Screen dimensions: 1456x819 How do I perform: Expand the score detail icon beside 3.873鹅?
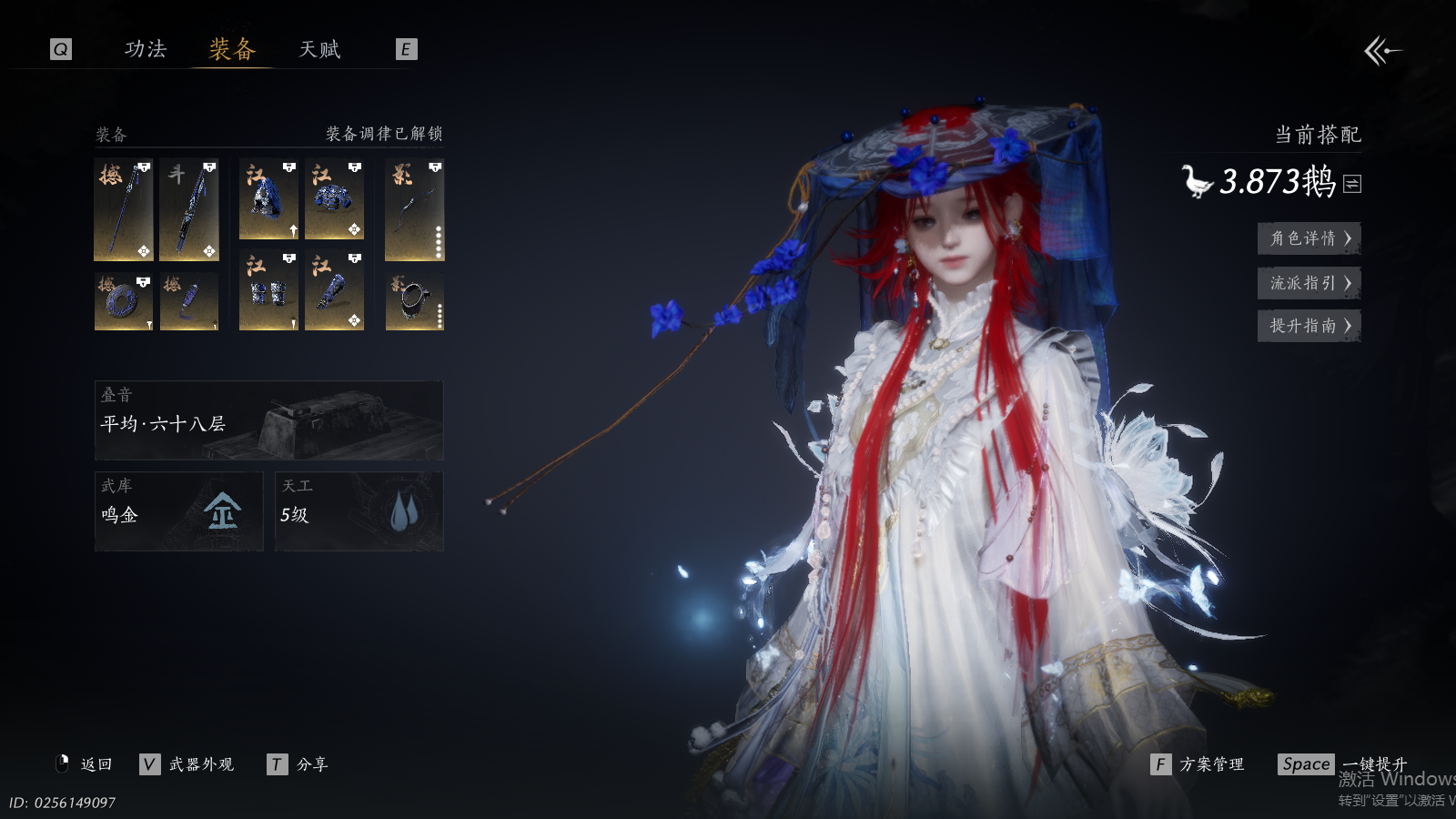click(x=1352, y=184)
